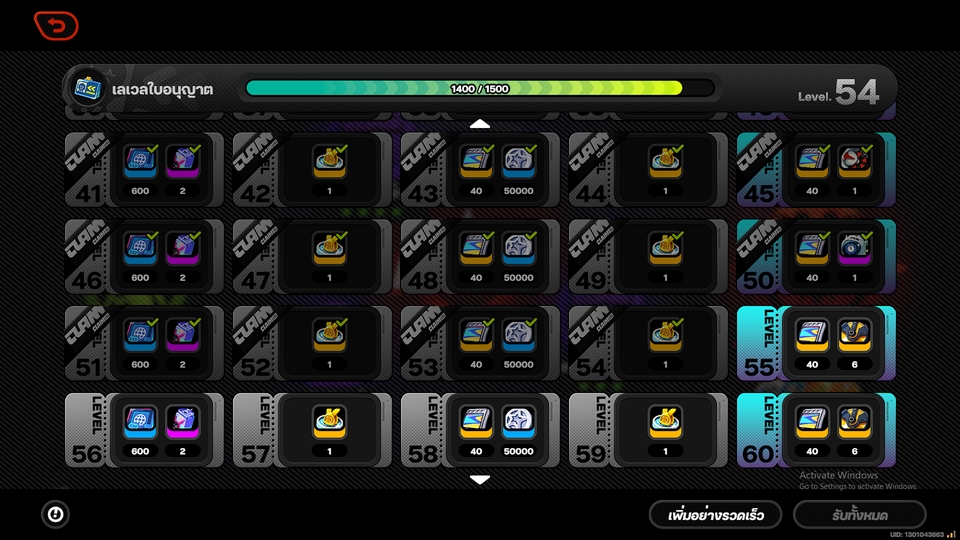Viewport: 960px width, 540px height.
Task: Open the claimed Level 45 reward tile
Action: click(x=816, y=170)
